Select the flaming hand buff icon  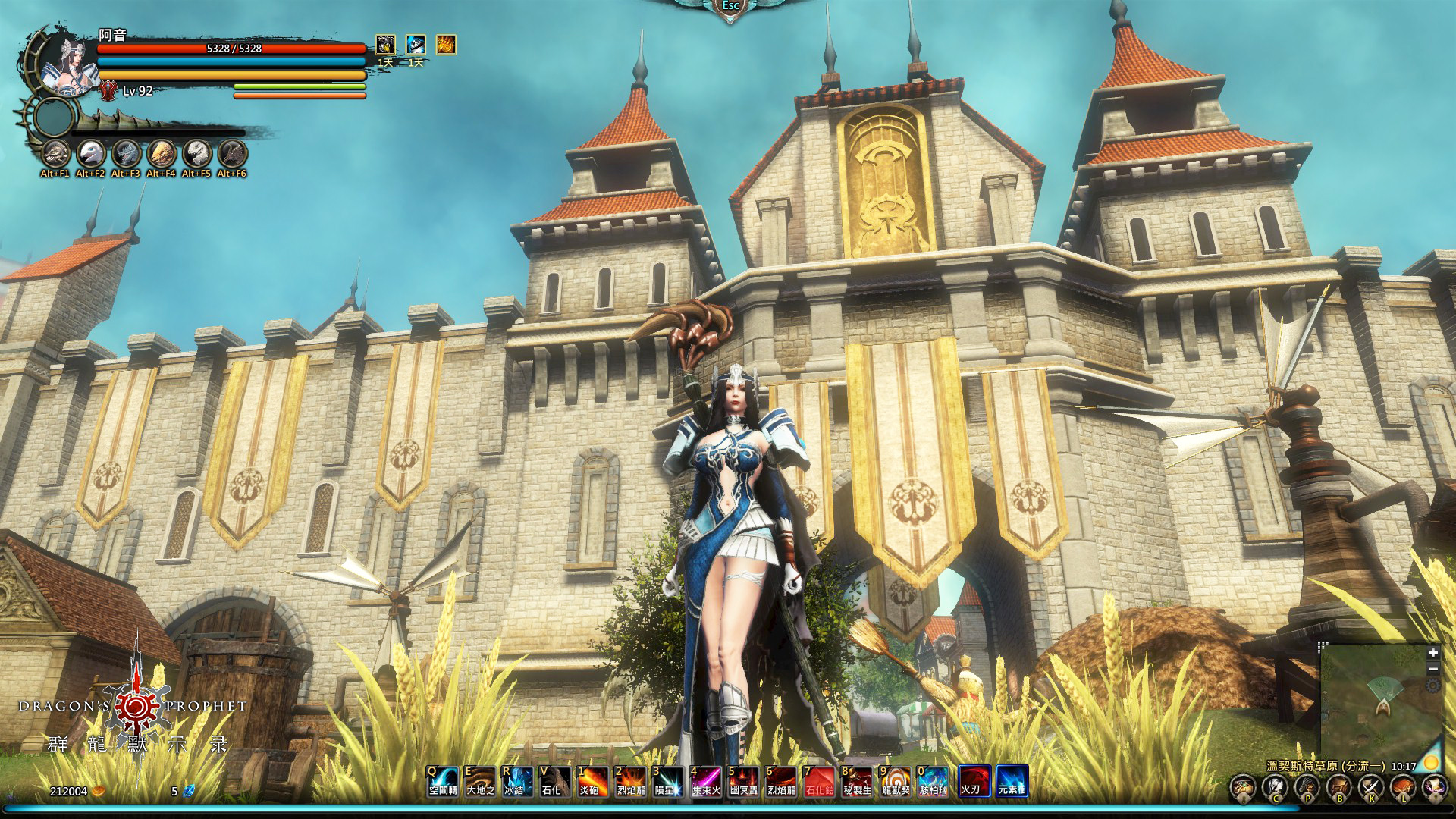click(446, 45)
